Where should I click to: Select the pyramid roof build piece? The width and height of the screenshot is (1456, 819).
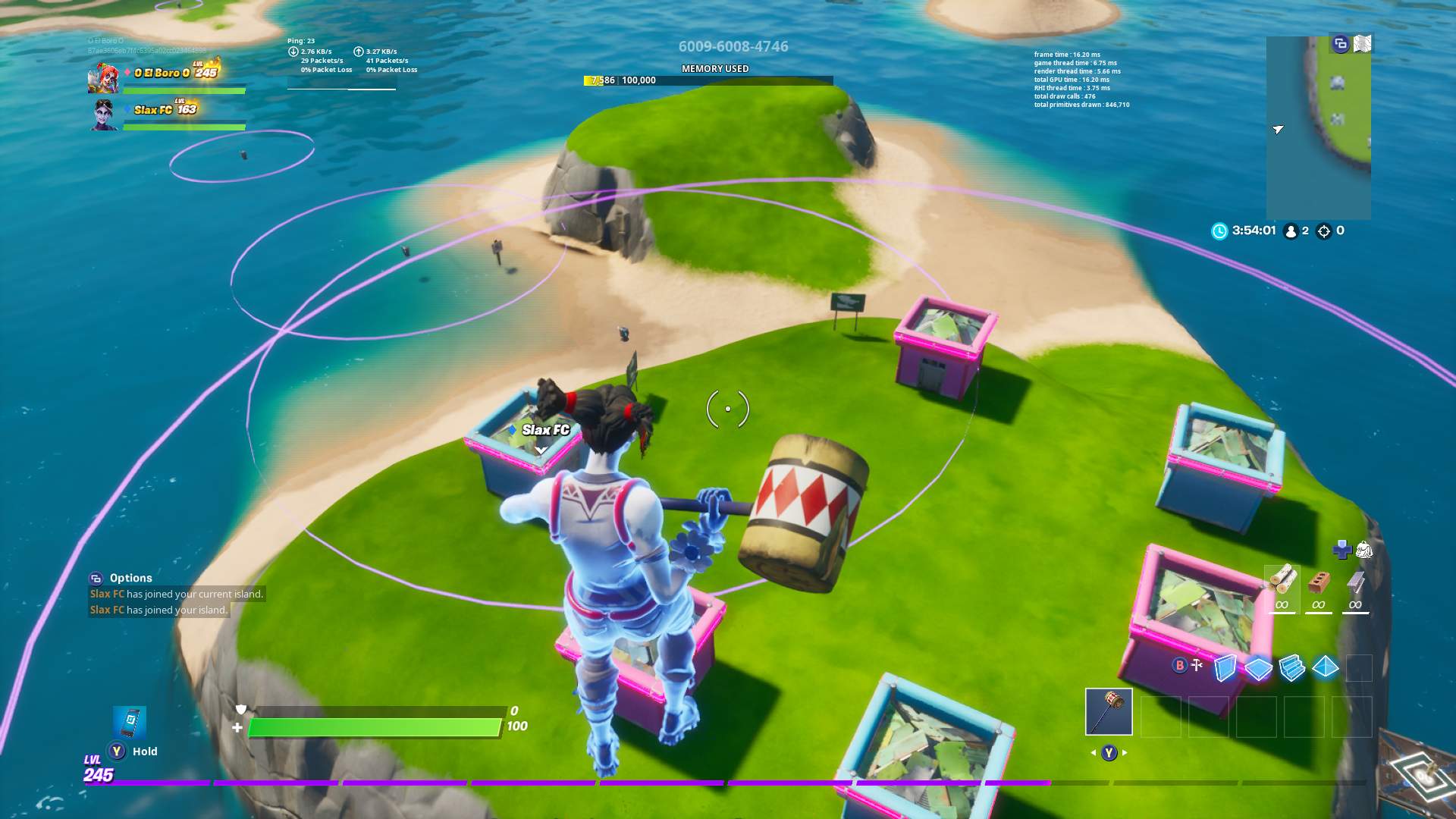click(1325, 668)
